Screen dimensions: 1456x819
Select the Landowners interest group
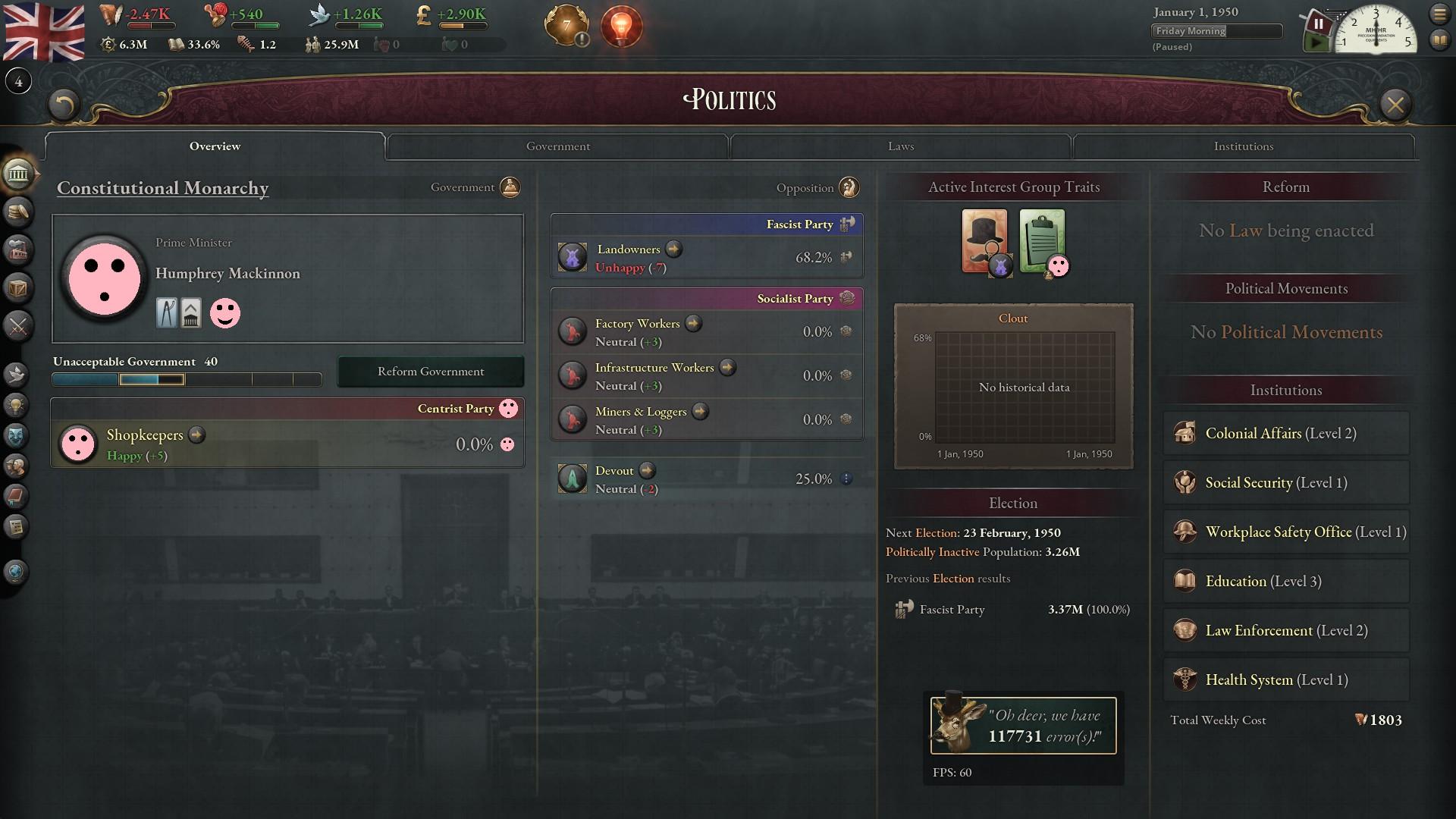[x=628, y=249]
